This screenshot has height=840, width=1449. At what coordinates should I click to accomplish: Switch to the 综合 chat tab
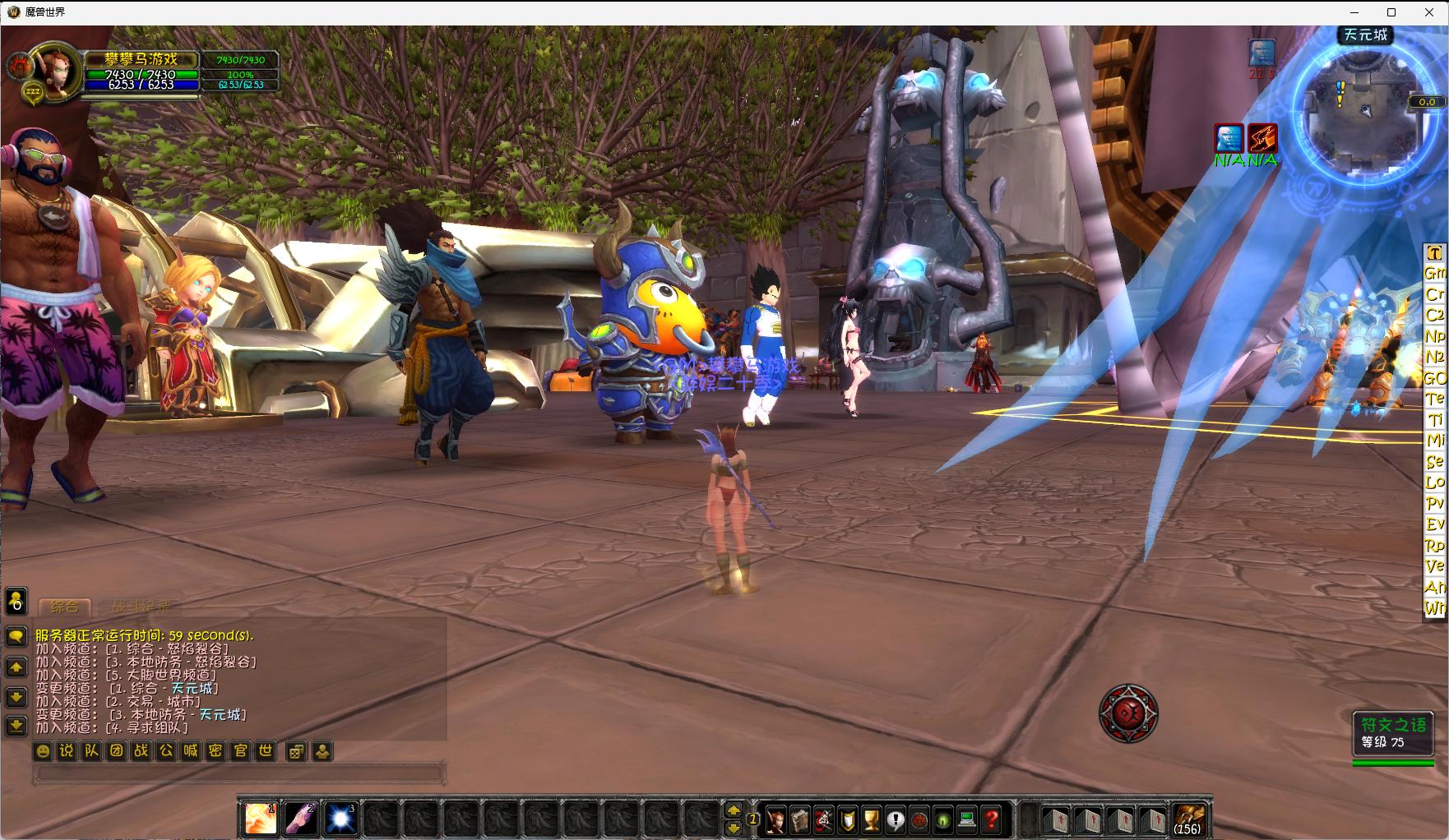(65, 607)
